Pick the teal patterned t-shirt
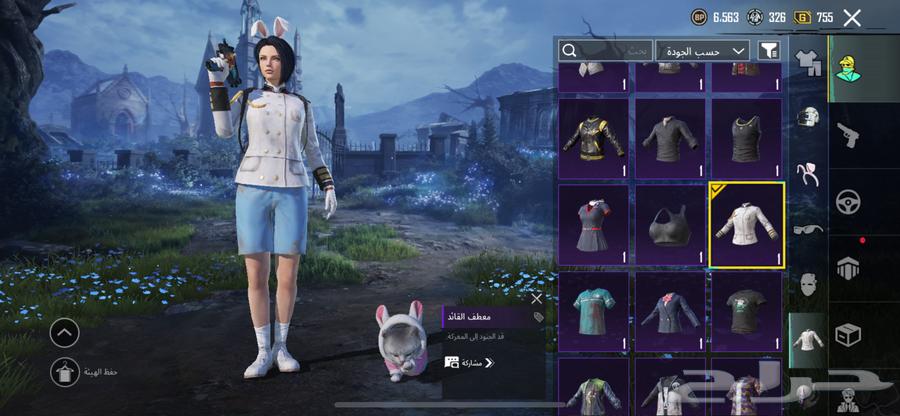Image resolution: width=900 pixels, height=416 pixels. [593, 312]
